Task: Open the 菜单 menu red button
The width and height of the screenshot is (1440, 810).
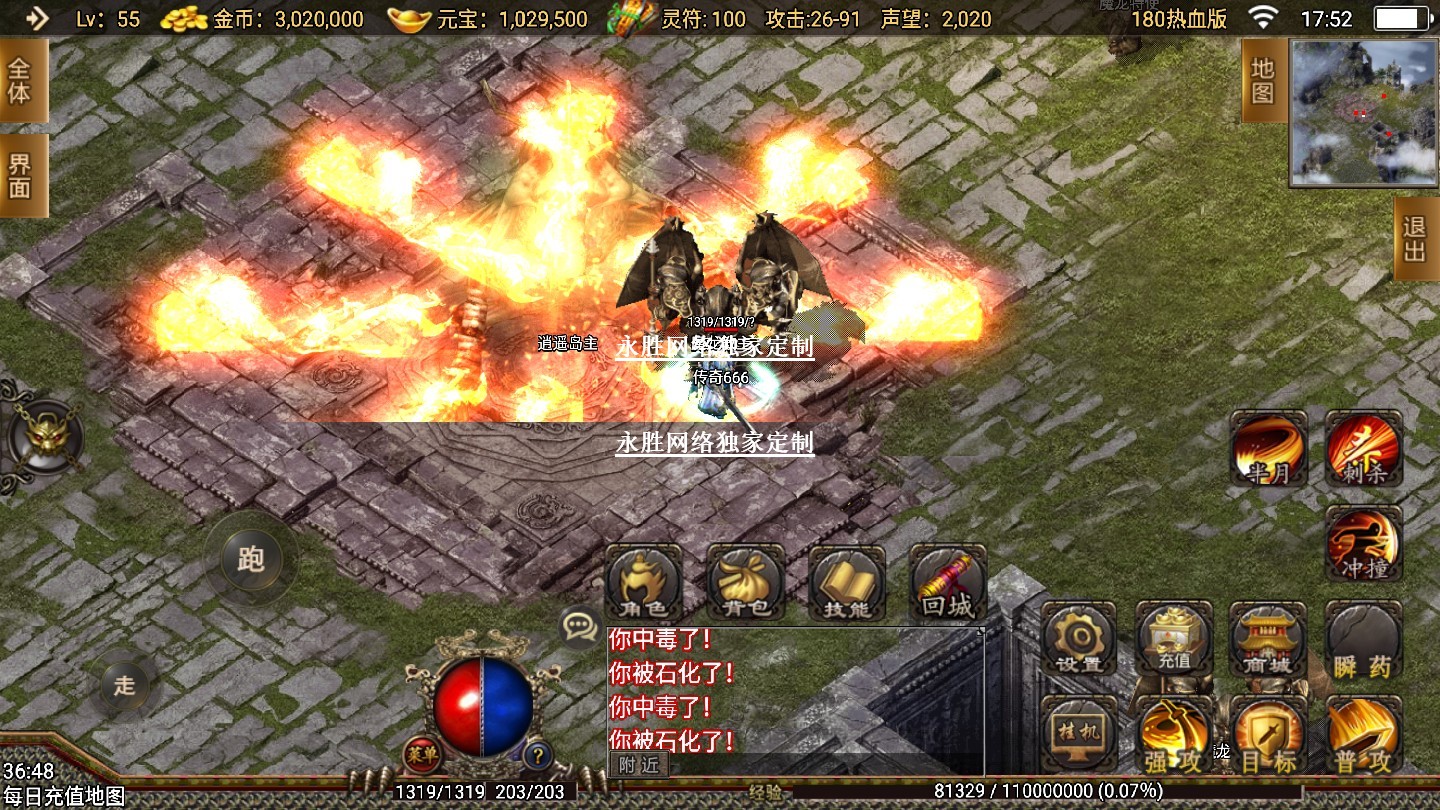Action: pyautogui.click(x=421, y=754)
